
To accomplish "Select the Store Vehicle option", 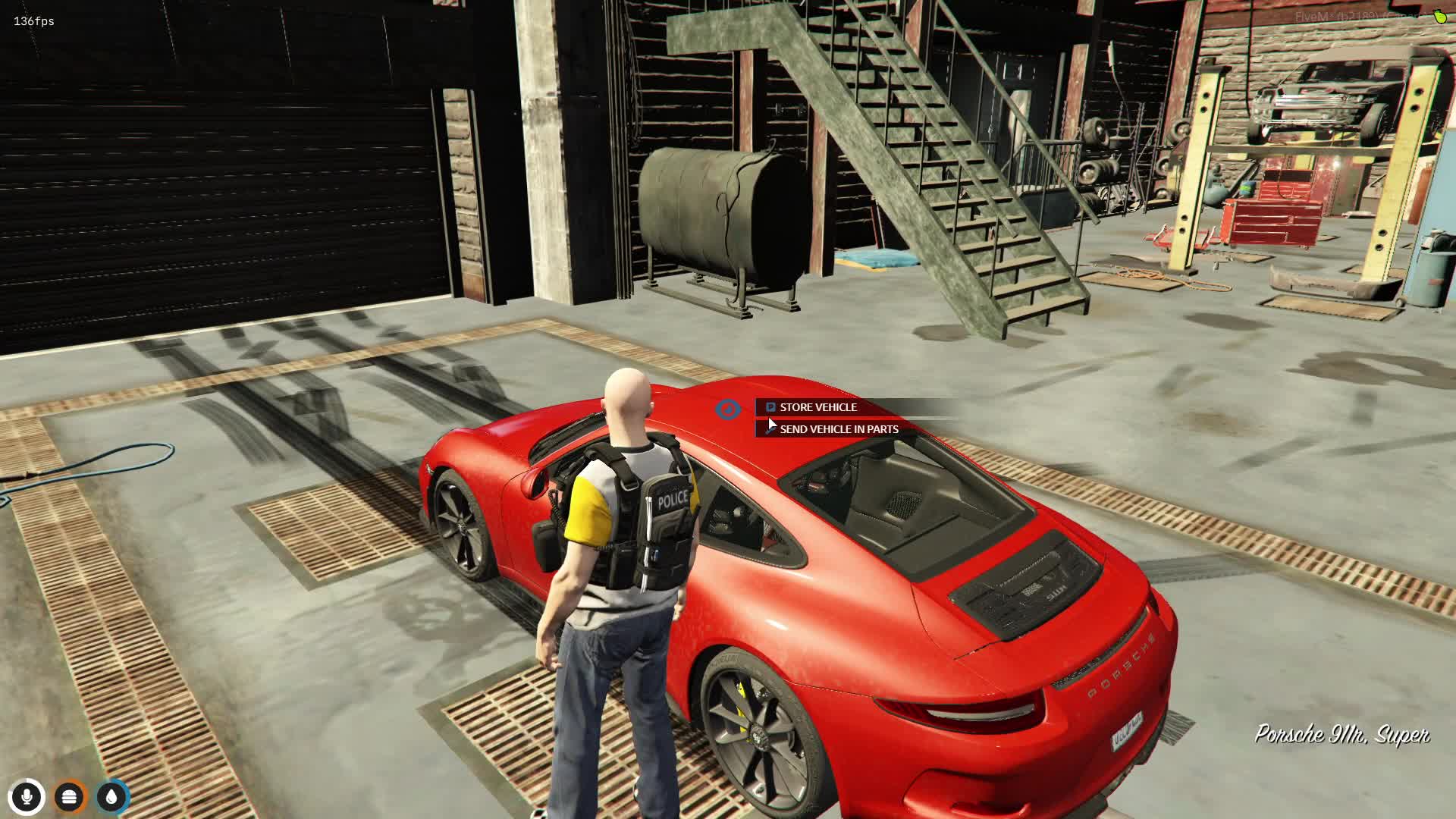I will (817, 407).
